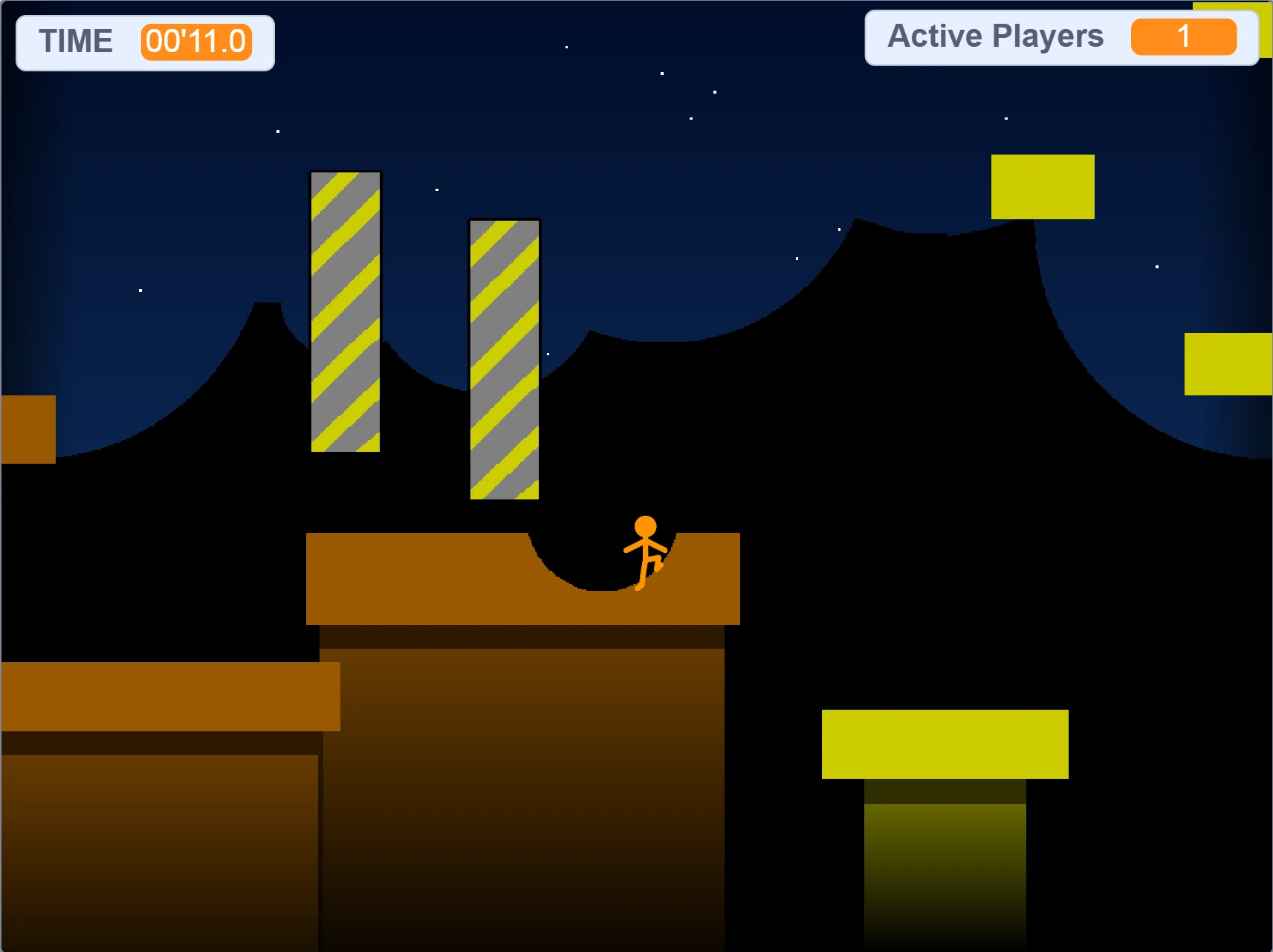Select the orange player count showing 1
The height and width of the screenshot is (952, 1273).
coord(1184,37)
